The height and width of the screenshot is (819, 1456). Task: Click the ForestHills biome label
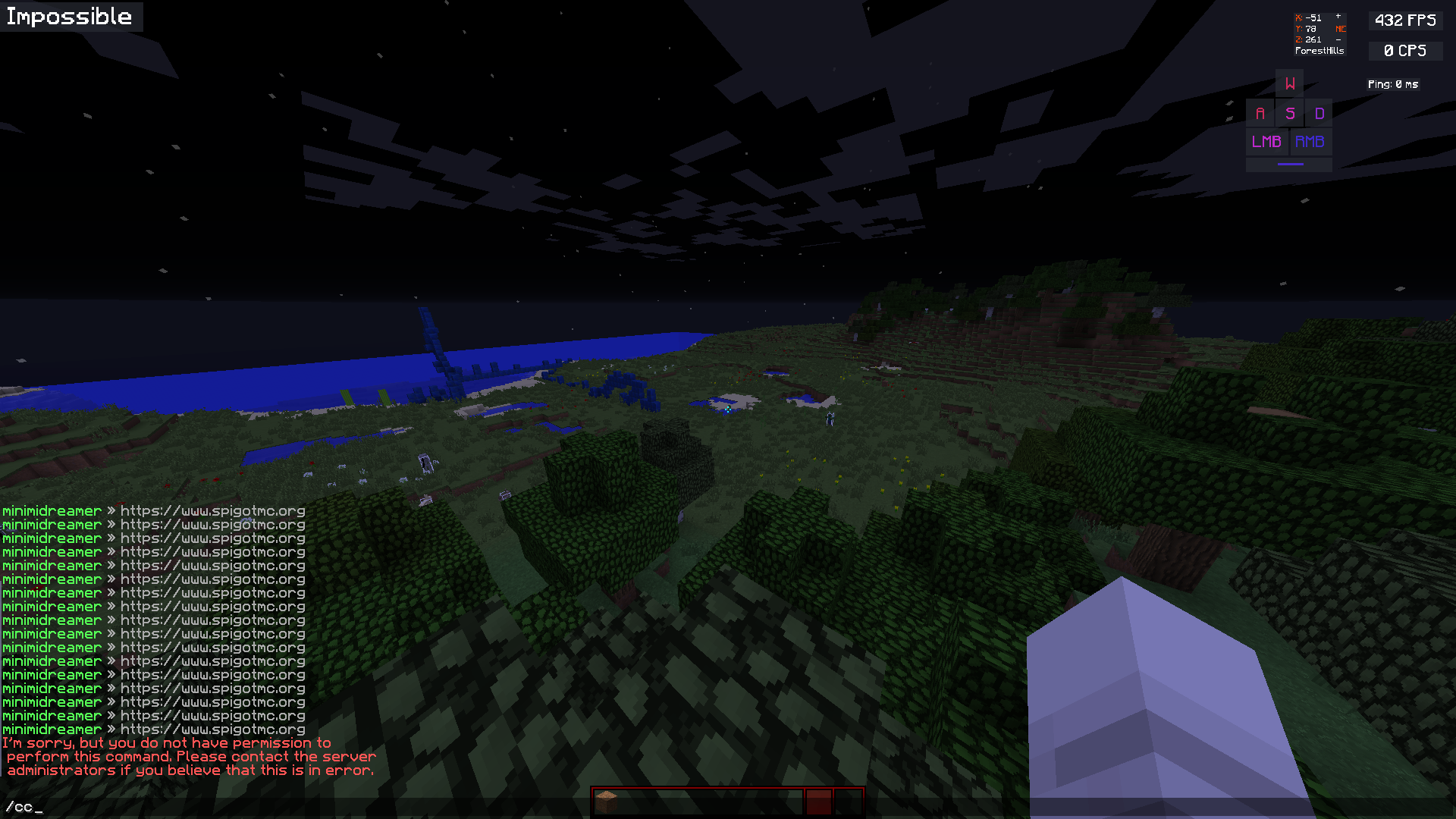point(1319,51)
